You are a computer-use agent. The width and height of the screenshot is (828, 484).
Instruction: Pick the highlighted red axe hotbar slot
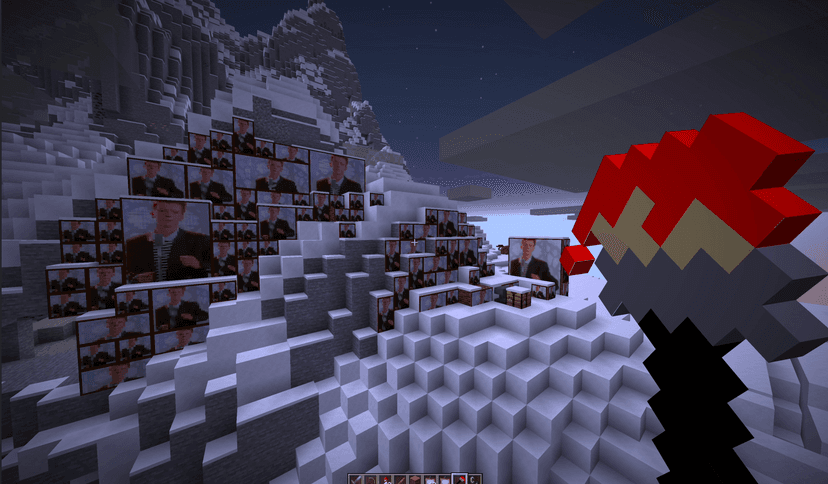[459, 479]
